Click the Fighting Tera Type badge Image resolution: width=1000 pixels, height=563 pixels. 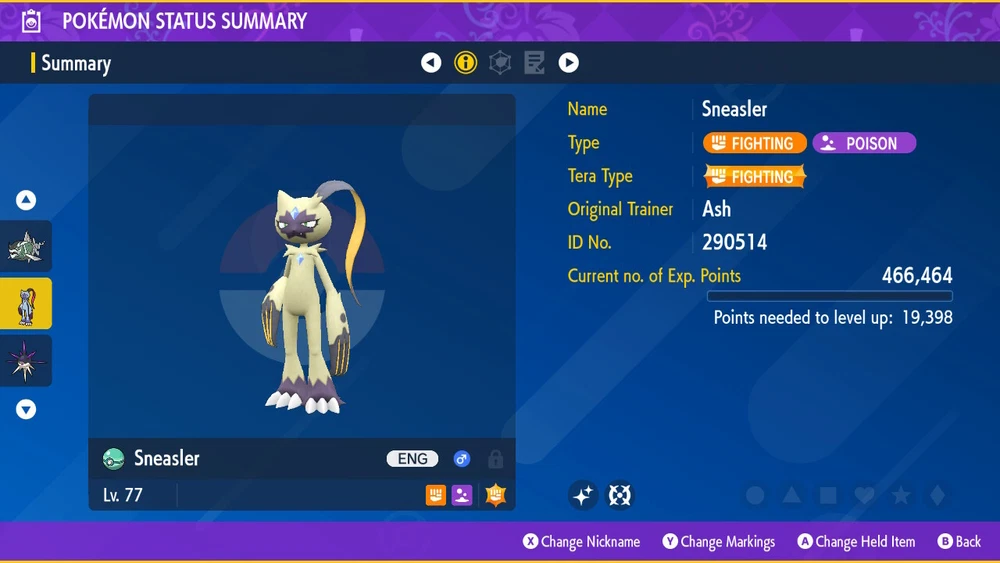[x=754, y=177]
